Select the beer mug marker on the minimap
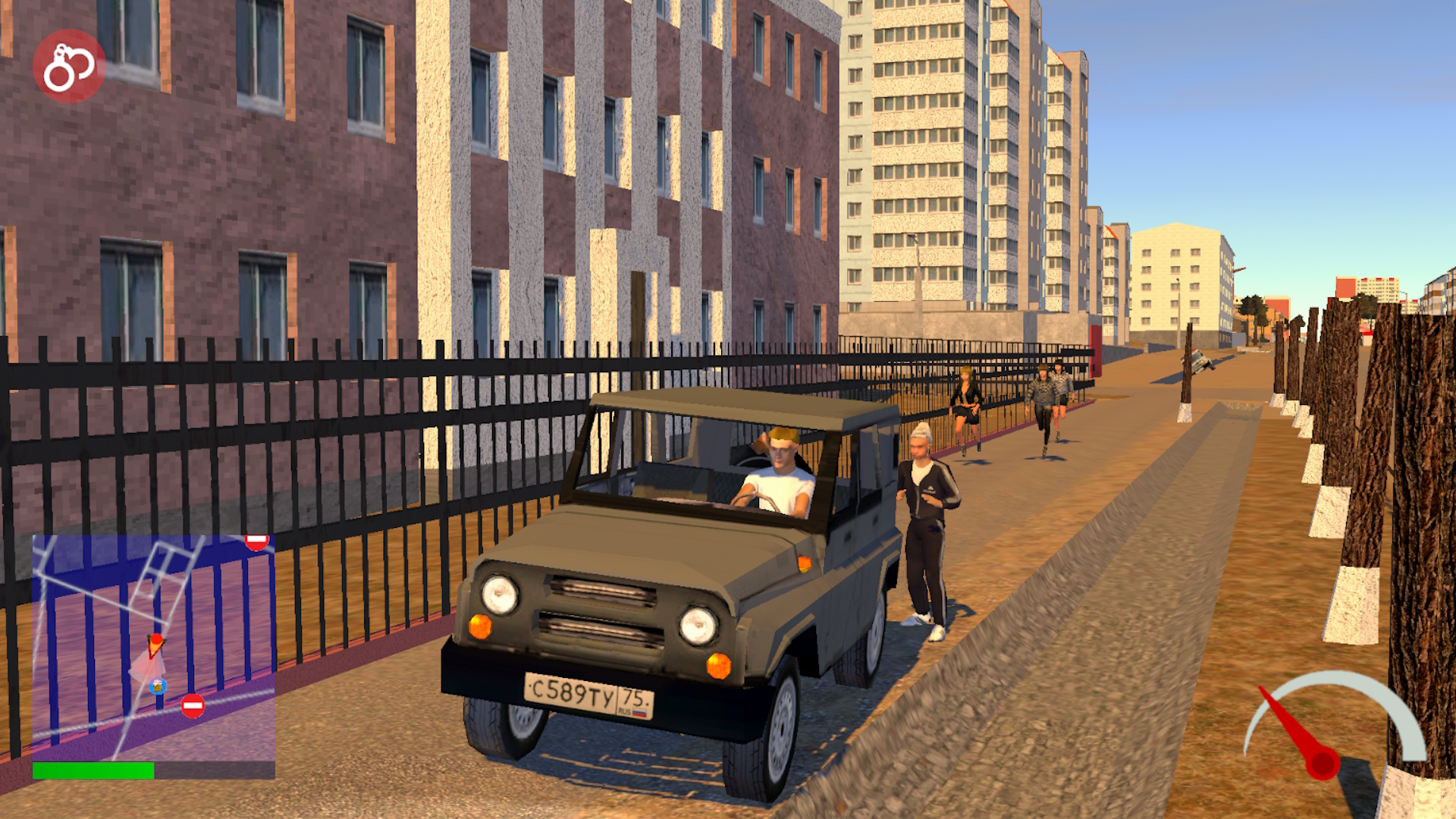This screenshot has height=819, width=1456. (x=157, y=687)
